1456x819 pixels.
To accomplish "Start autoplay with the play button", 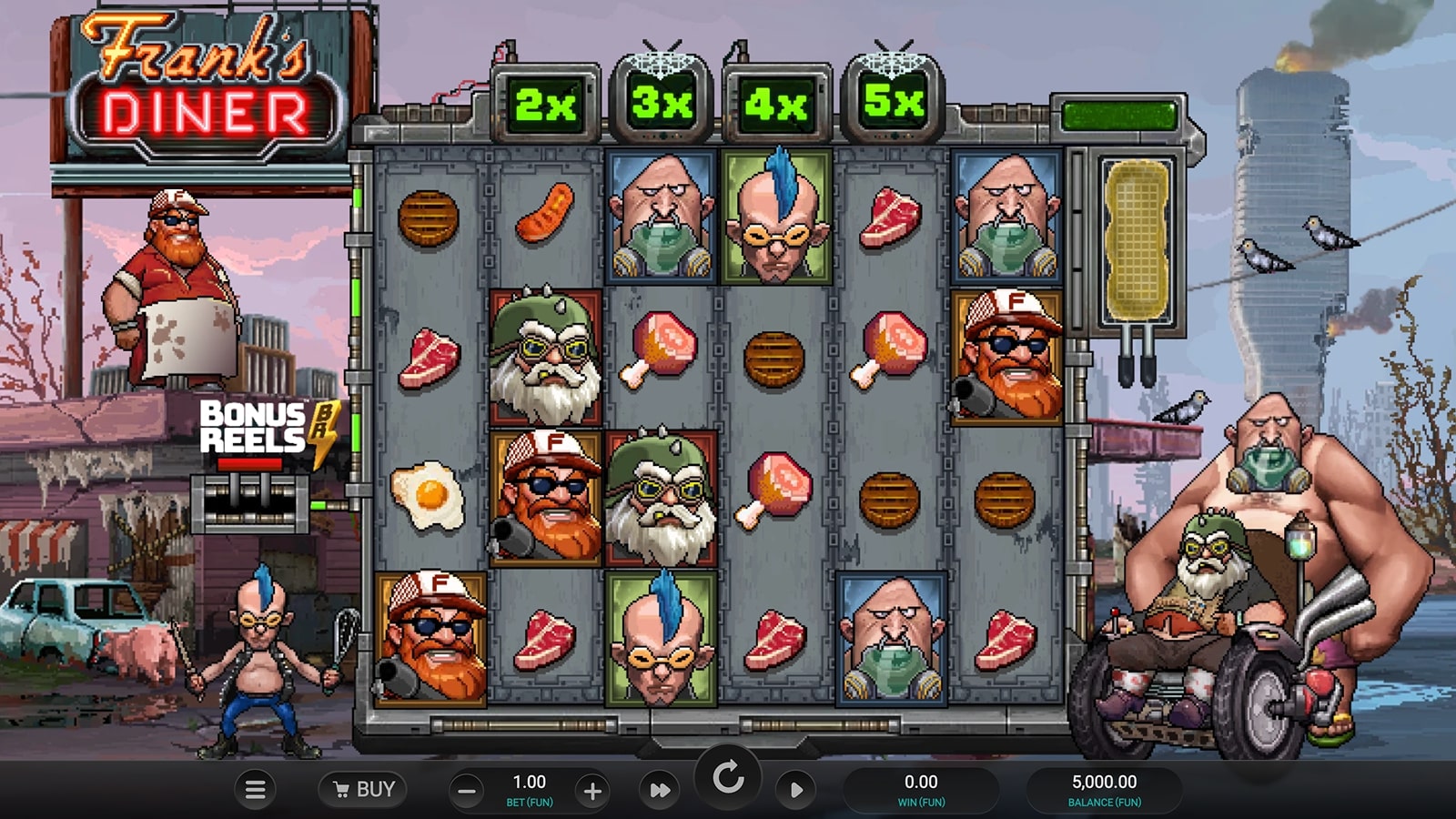I will click(796, 790).
